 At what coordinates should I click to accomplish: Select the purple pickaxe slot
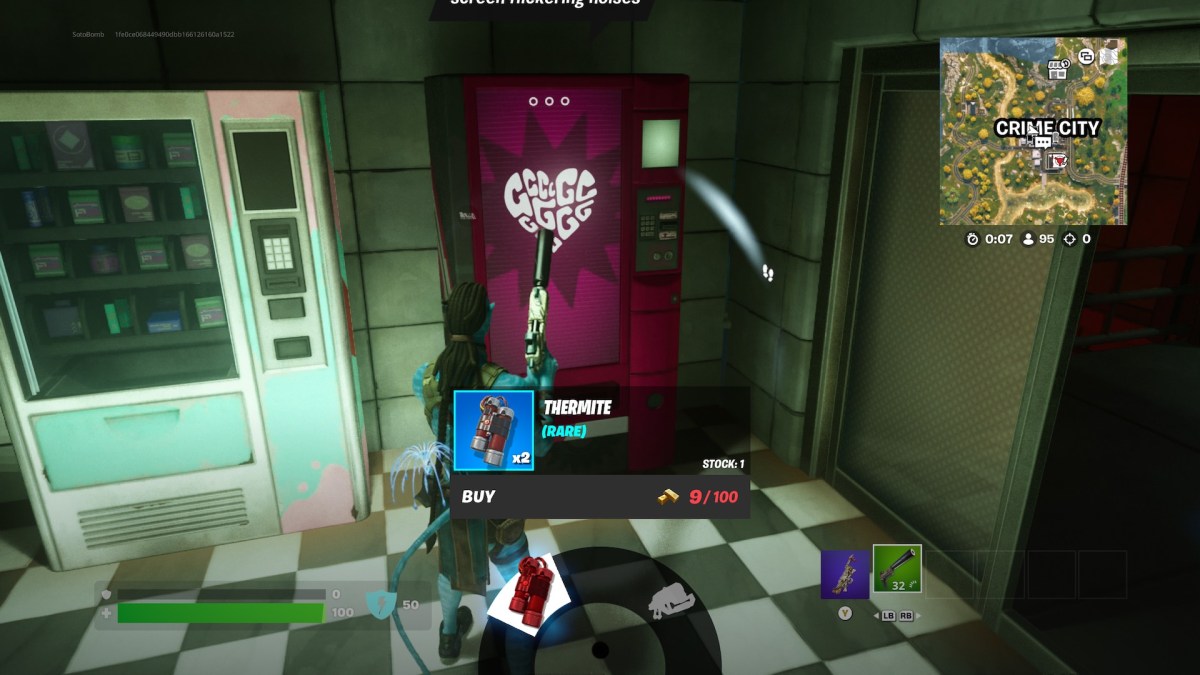[845, 573]
